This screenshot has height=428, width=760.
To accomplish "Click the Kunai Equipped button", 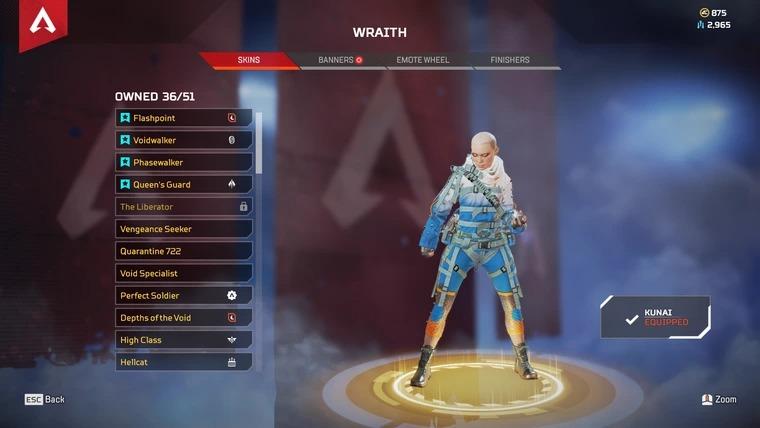I will point(656,317).
